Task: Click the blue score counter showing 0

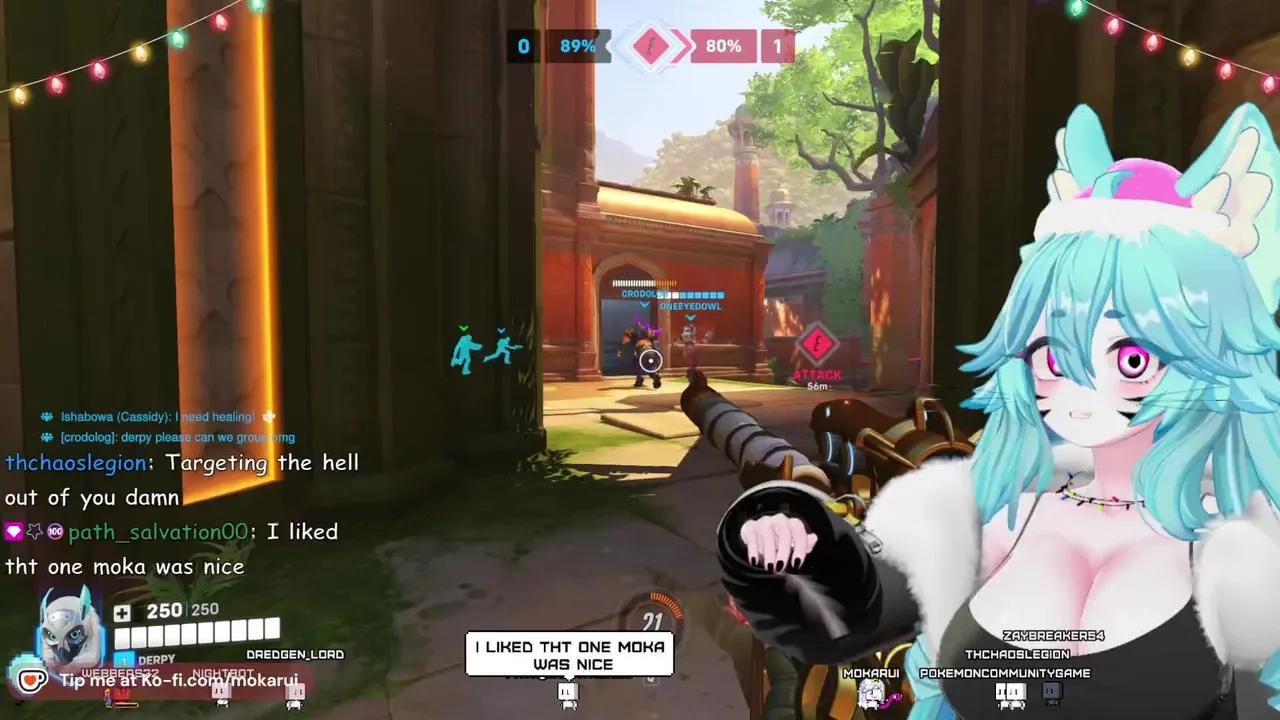Action: click(522, 45)
